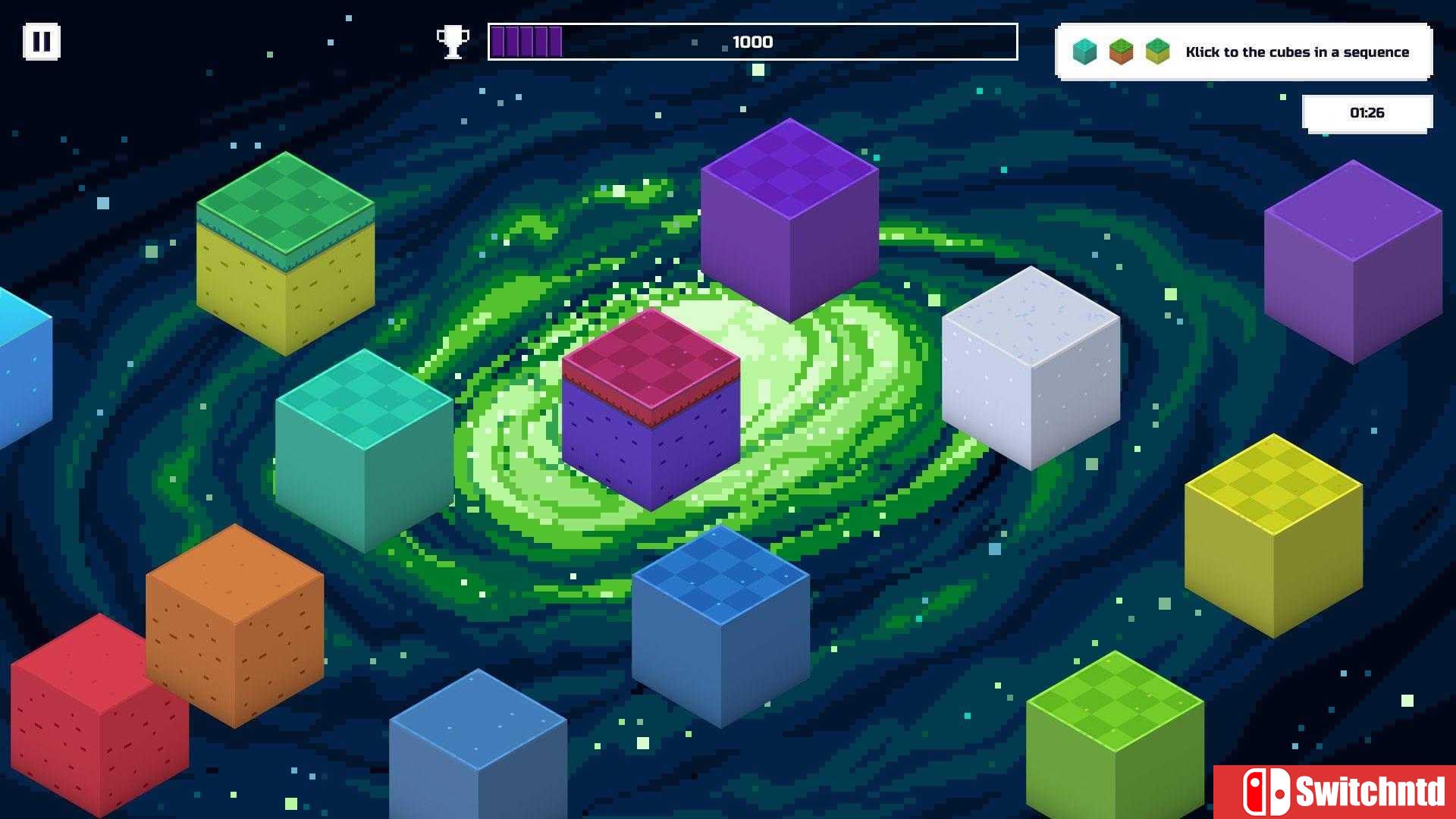
Task: Select the teal checkered cube left of the galaxy
Action: coord(364,447)
